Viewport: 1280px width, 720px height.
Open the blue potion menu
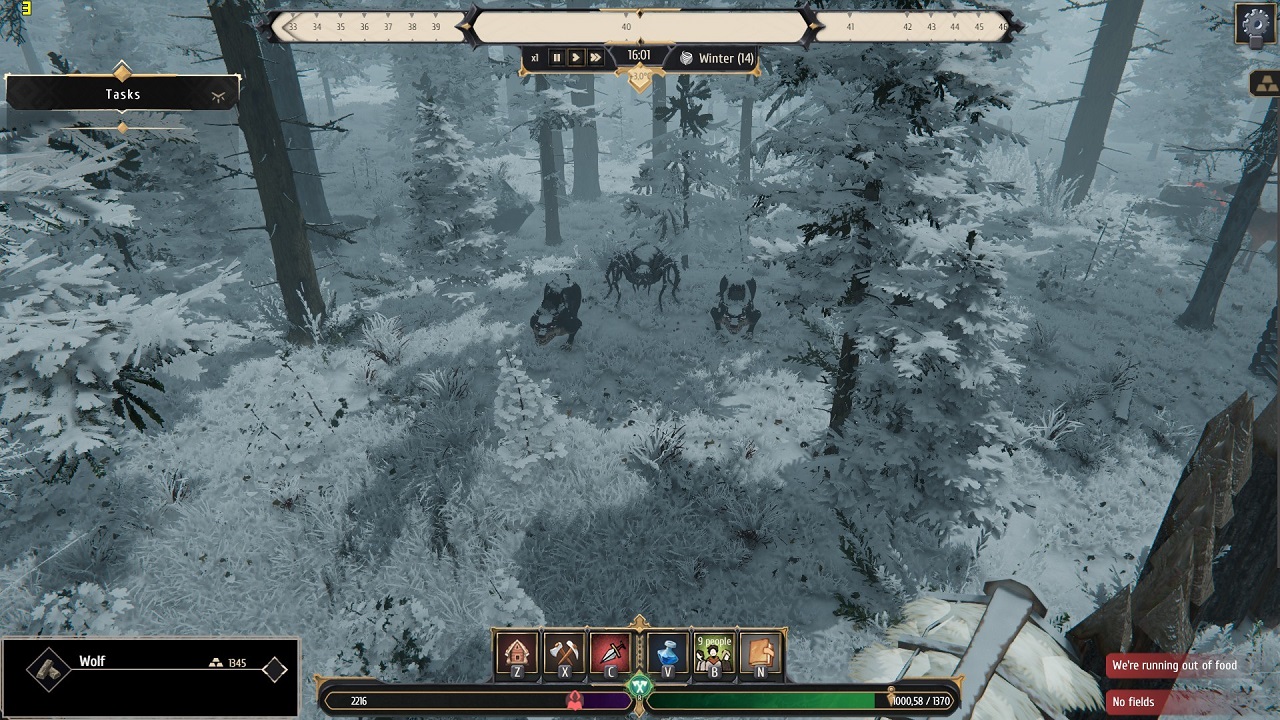point(668,654)
